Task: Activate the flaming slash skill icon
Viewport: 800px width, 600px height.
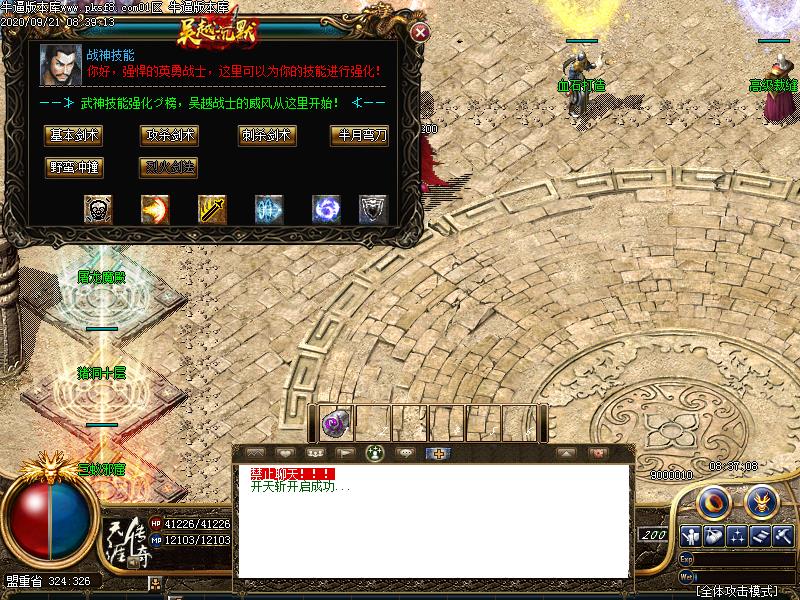Action: pyautogui.click(x=155, y=209)
